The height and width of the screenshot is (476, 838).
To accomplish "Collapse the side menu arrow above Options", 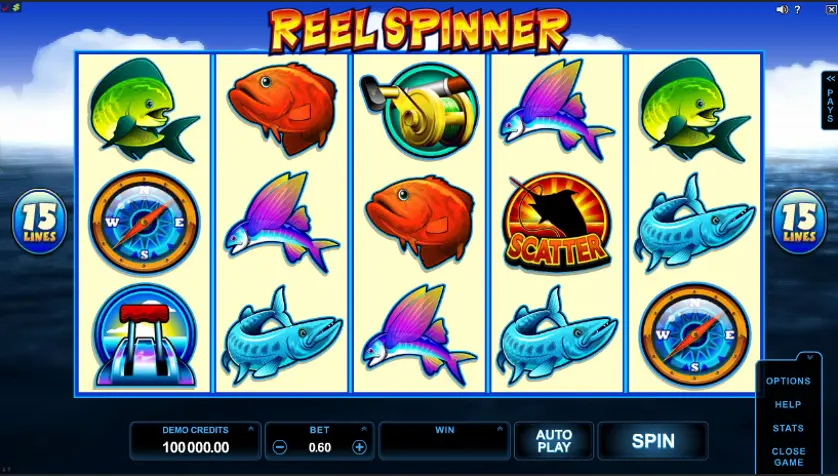I will pyautogui.click(x=807, y=357).
